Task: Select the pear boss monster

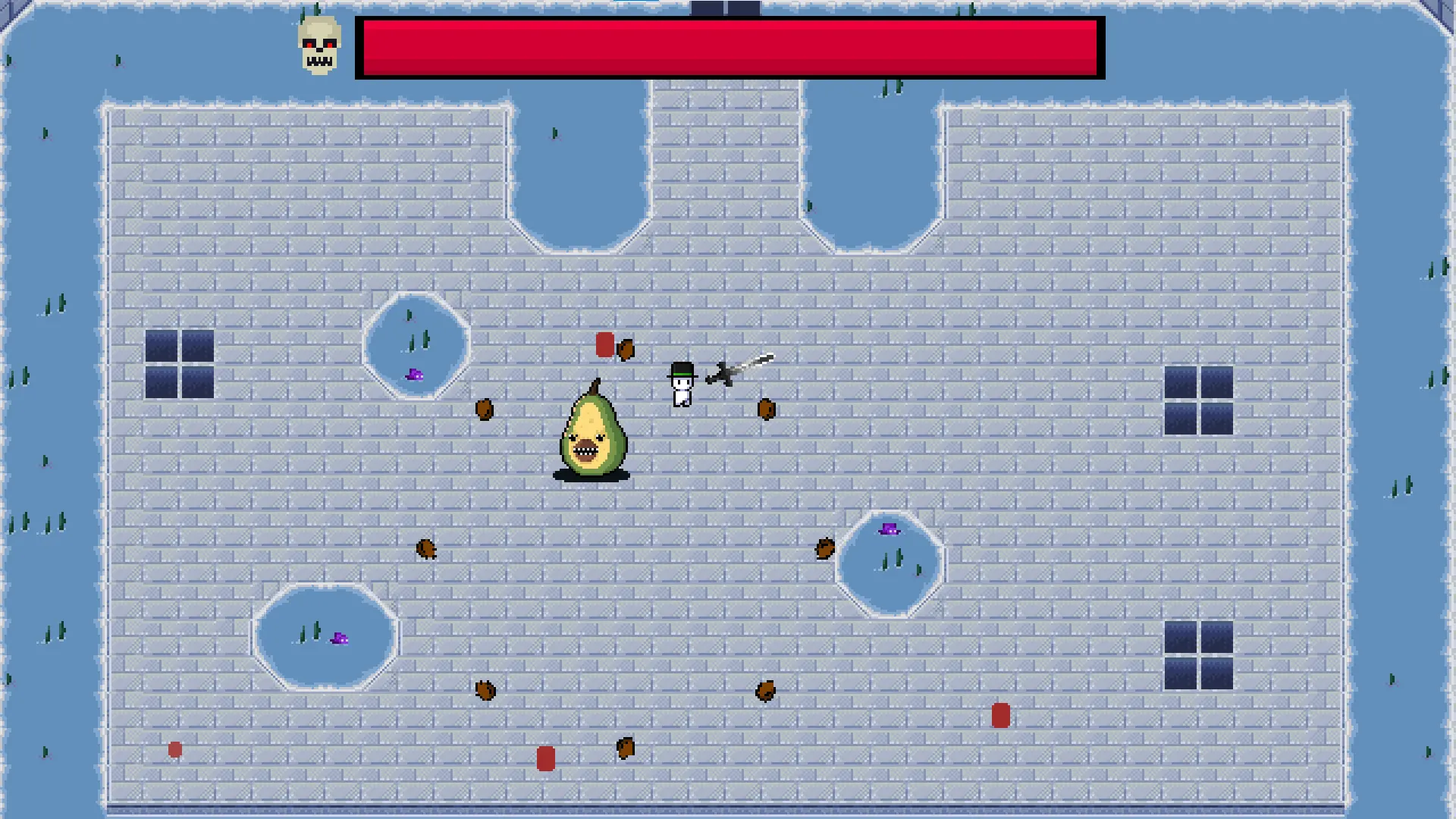Action: pyautogui.click(x=594, y=432)
